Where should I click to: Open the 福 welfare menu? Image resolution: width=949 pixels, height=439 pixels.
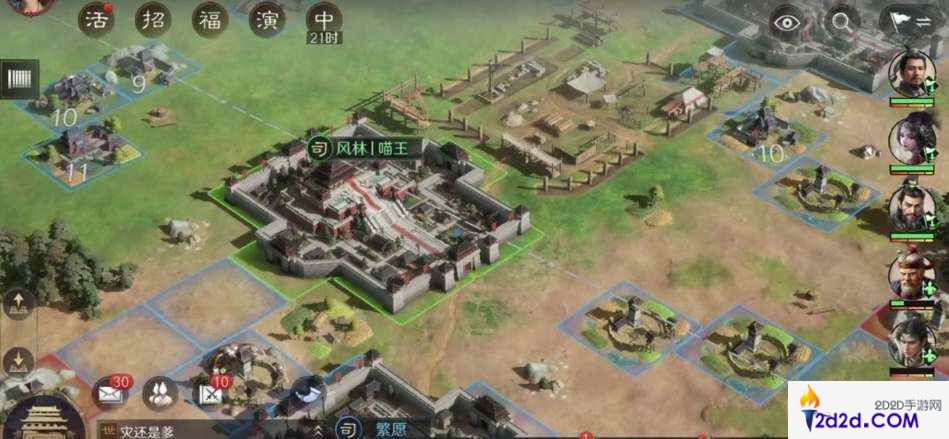(x=210, y=20)
